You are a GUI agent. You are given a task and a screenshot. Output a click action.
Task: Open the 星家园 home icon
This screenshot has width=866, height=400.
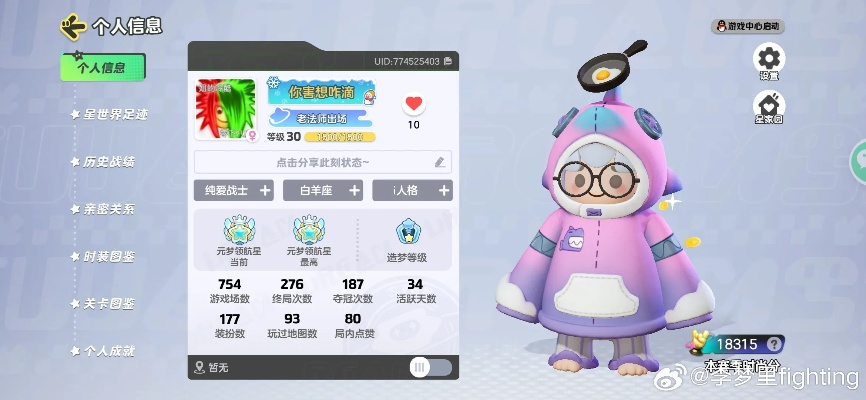(769, 105)
